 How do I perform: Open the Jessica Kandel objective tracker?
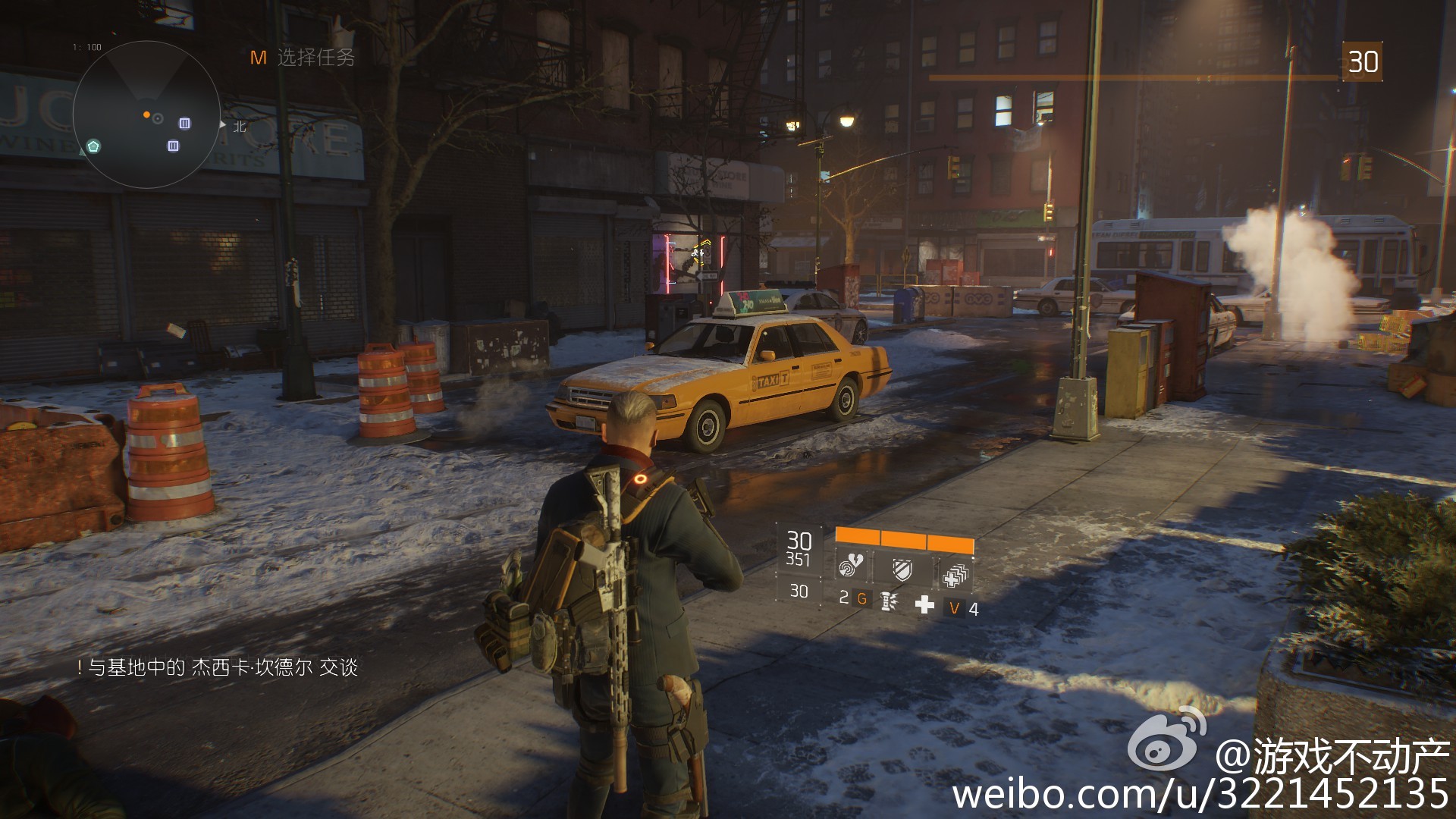218,667
